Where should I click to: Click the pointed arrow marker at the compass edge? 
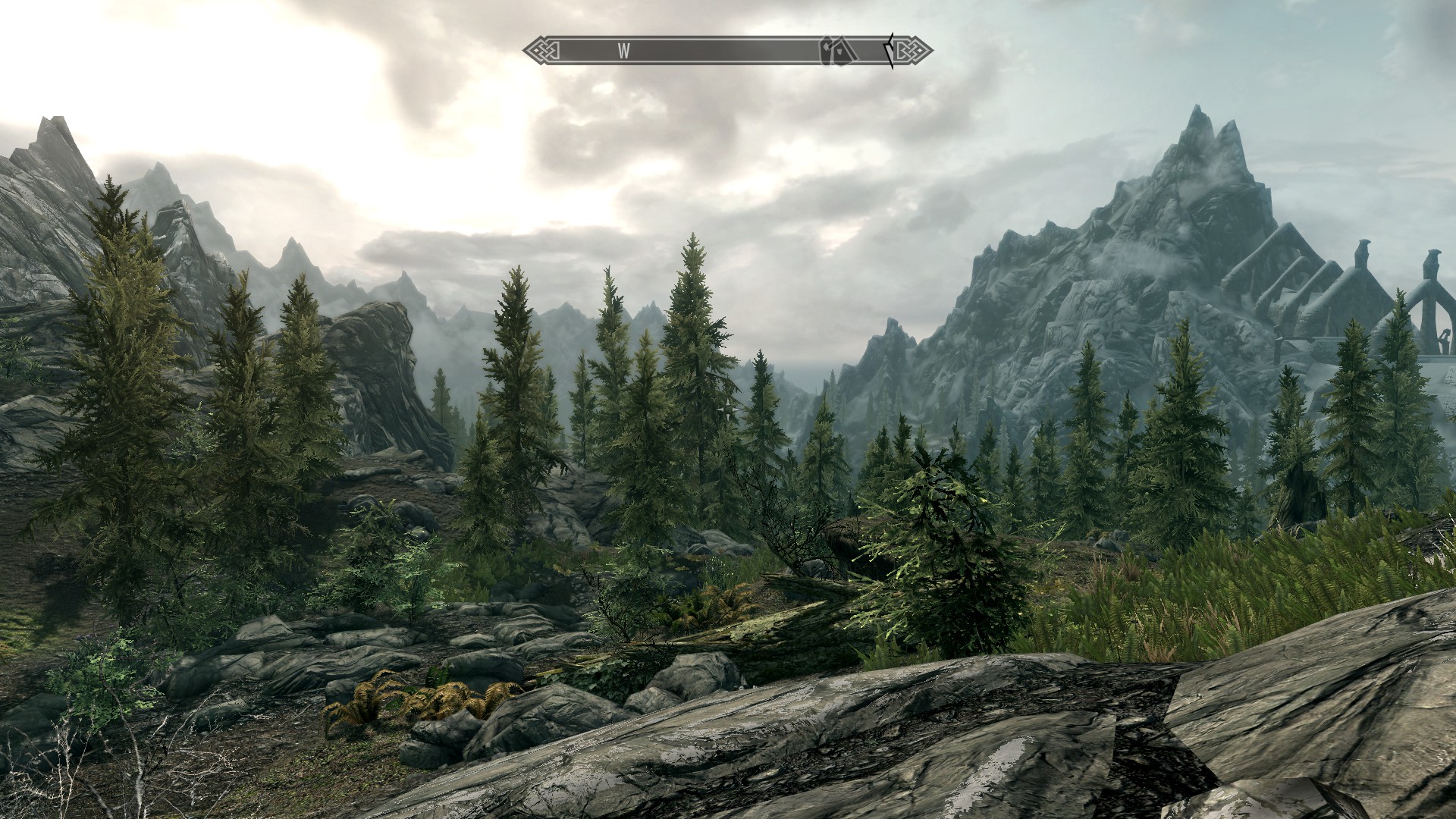pyautogui.click(x=889, y=51)
